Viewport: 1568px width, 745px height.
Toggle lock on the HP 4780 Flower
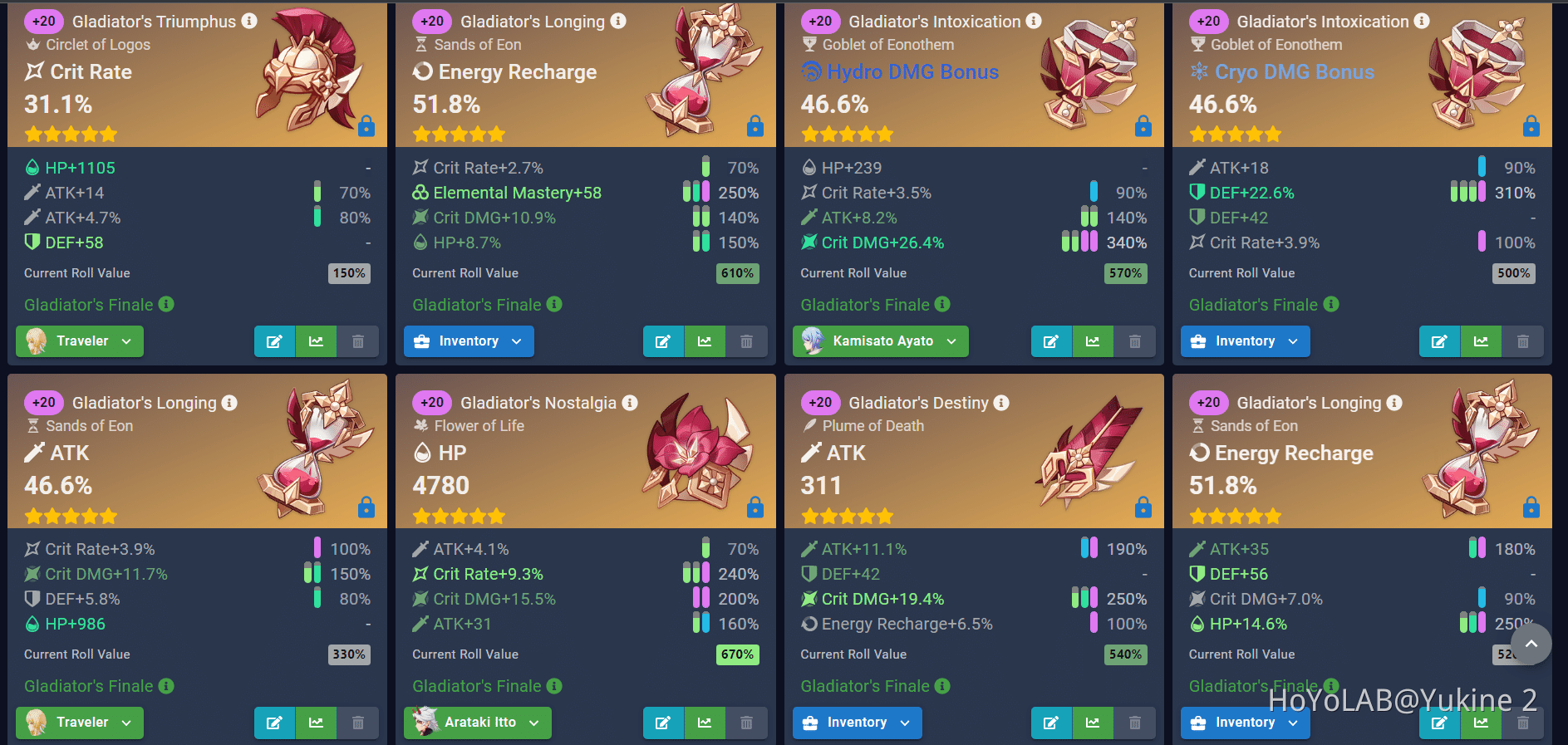click(x=755, y=507)
